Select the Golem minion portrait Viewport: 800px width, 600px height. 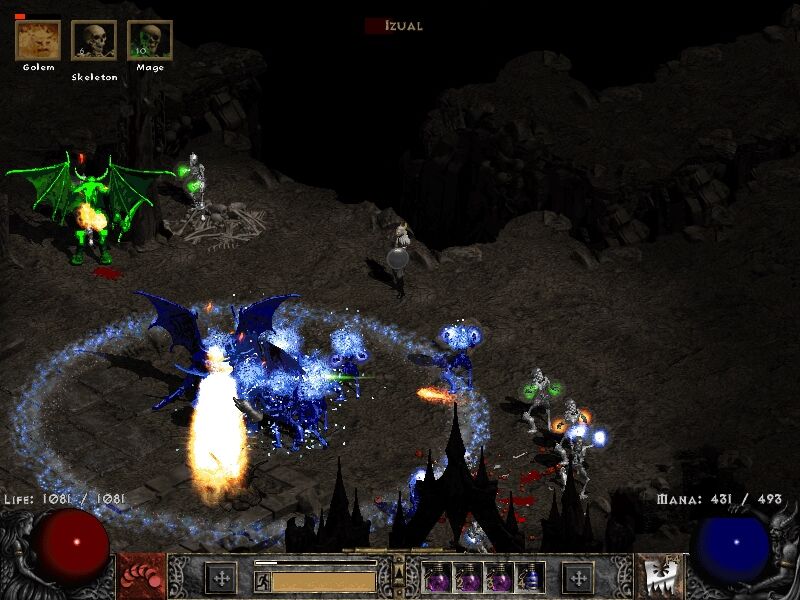click(x=38, y=40)
